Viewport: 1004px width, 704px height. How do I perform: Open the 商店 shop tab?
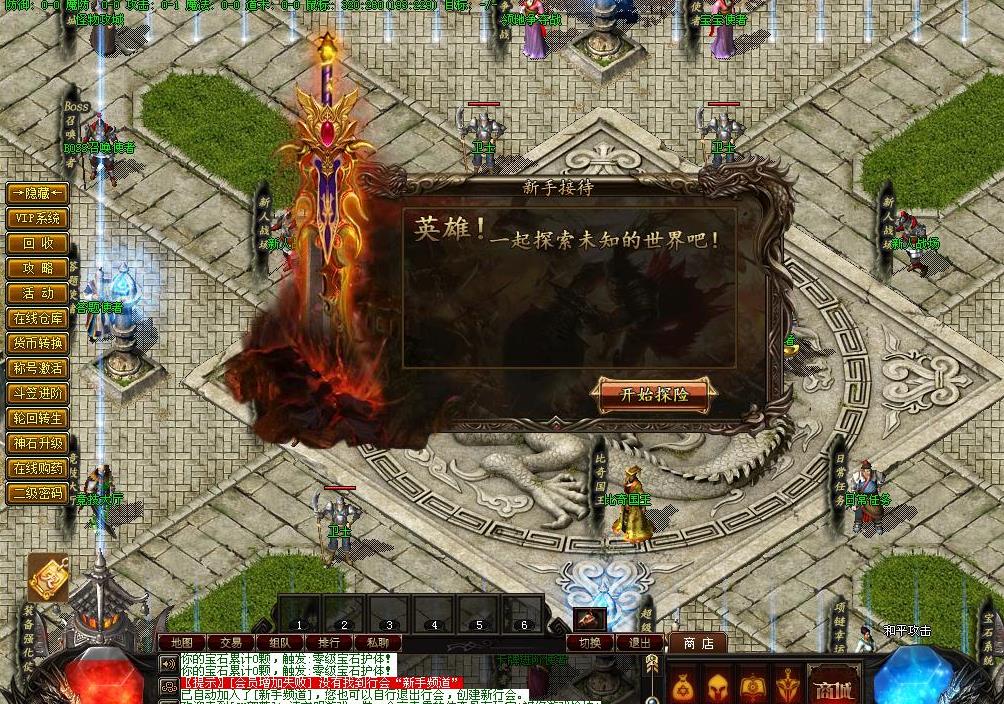698,643
